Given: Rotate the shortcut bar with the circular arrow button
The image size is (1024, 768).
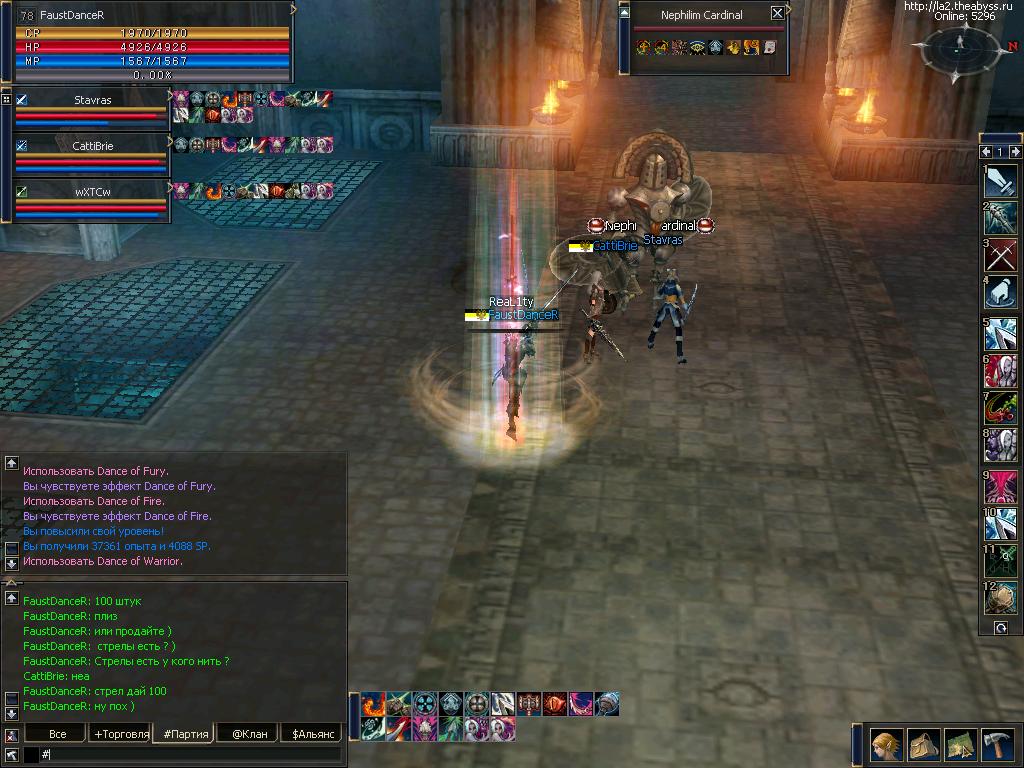Looking at the screenshot, I should pyautogui.click(x=1000, y=628).
